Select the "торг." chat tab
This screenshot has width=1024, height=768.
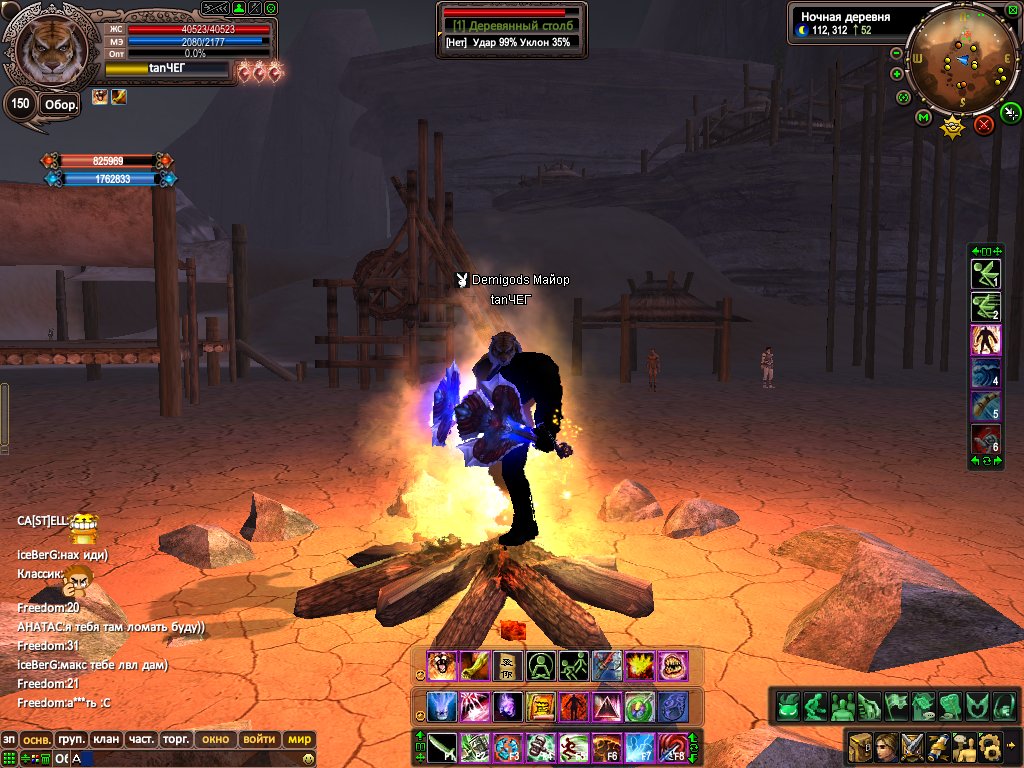pos(176,740)
